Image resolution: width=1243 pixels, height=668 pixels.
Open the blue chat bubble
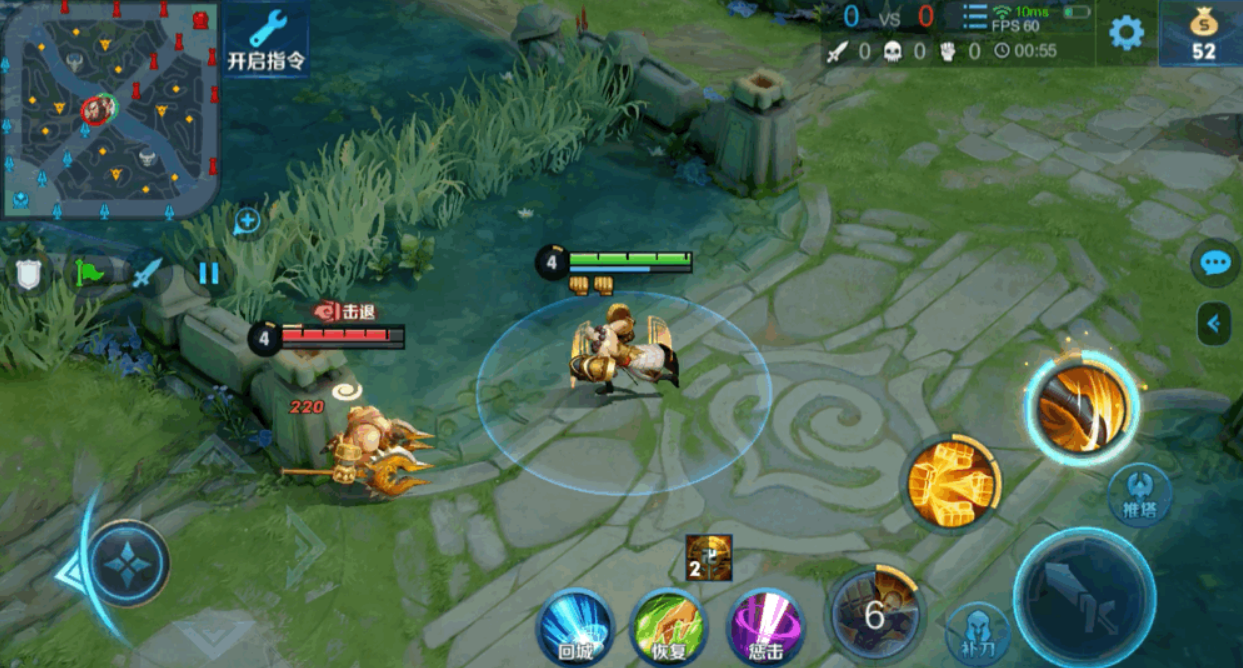tap(1215, 264)
